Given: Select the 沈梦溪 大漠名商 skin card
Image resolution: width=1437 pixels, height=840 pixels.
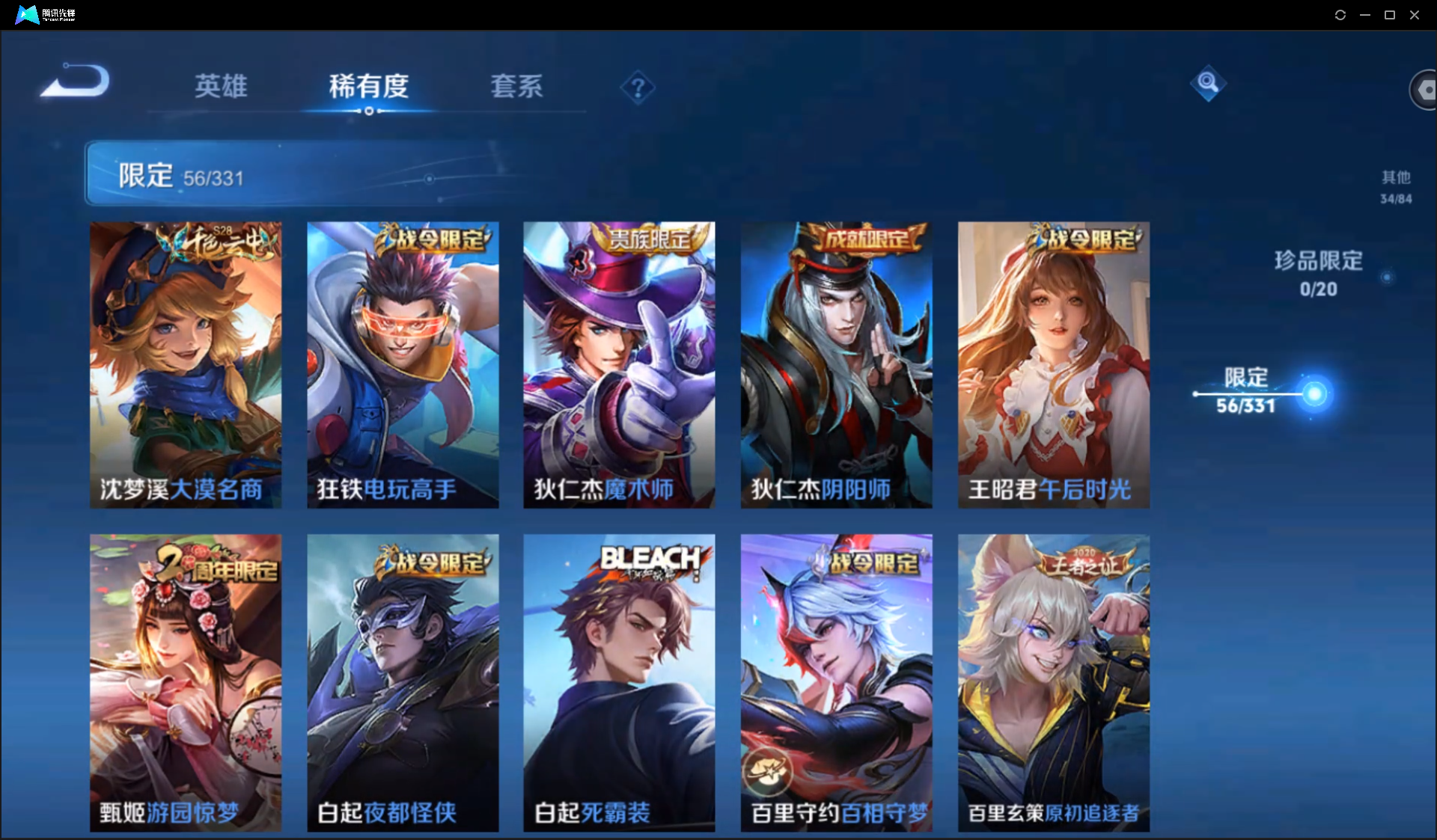Looking at the screenshot, I should pyautogui.click(x=186, y=364).
